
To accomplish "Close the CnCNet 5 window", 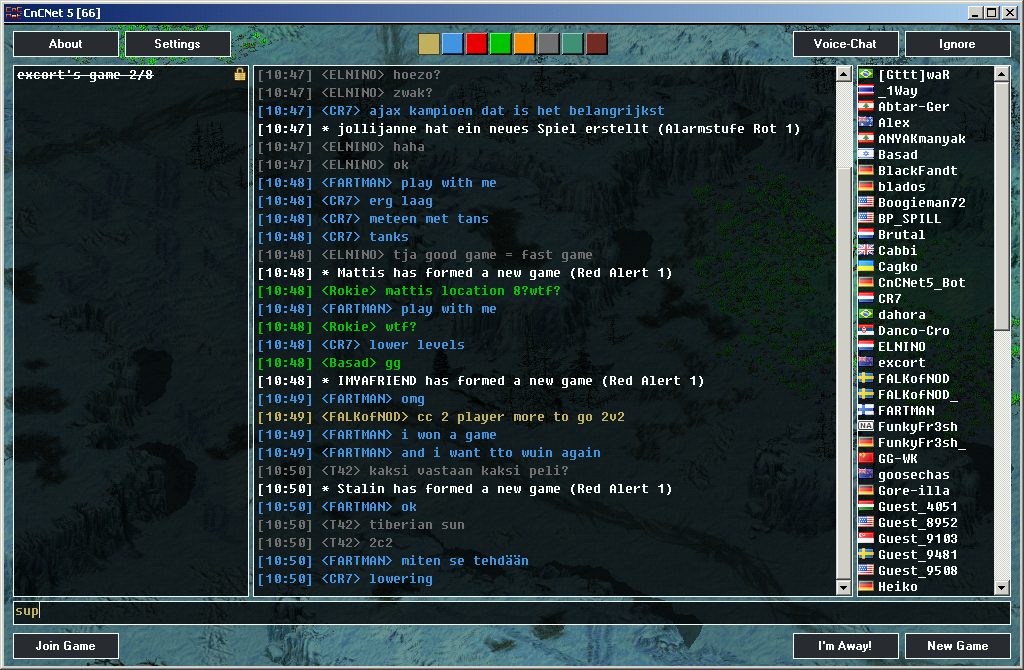I will pos(1008,13).
